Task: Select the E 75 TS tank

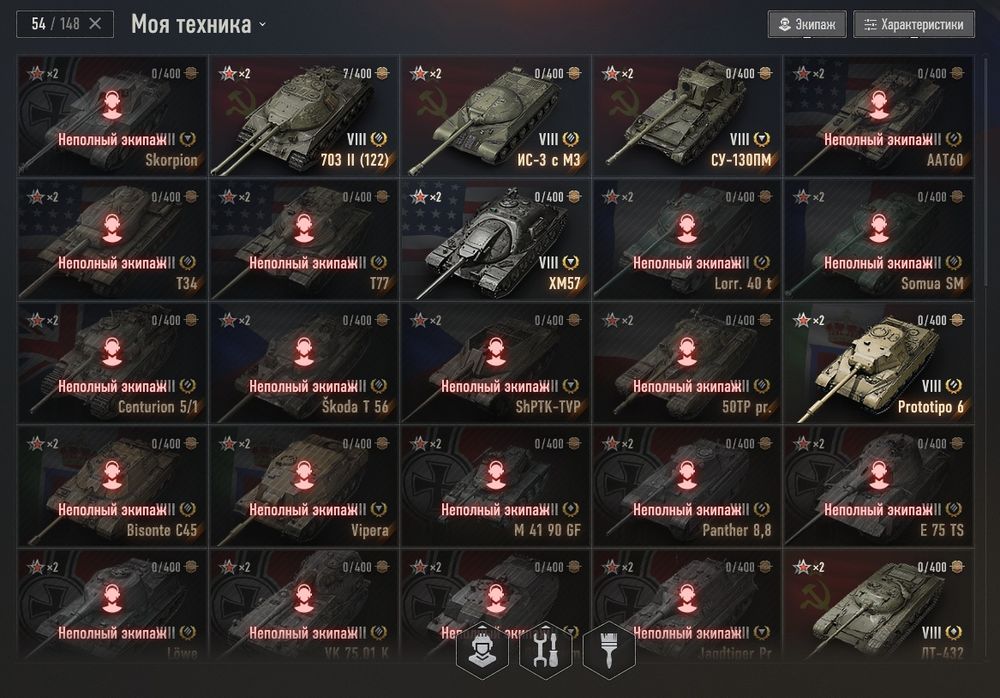Action: pyautogui.click(x=879, y=485)
